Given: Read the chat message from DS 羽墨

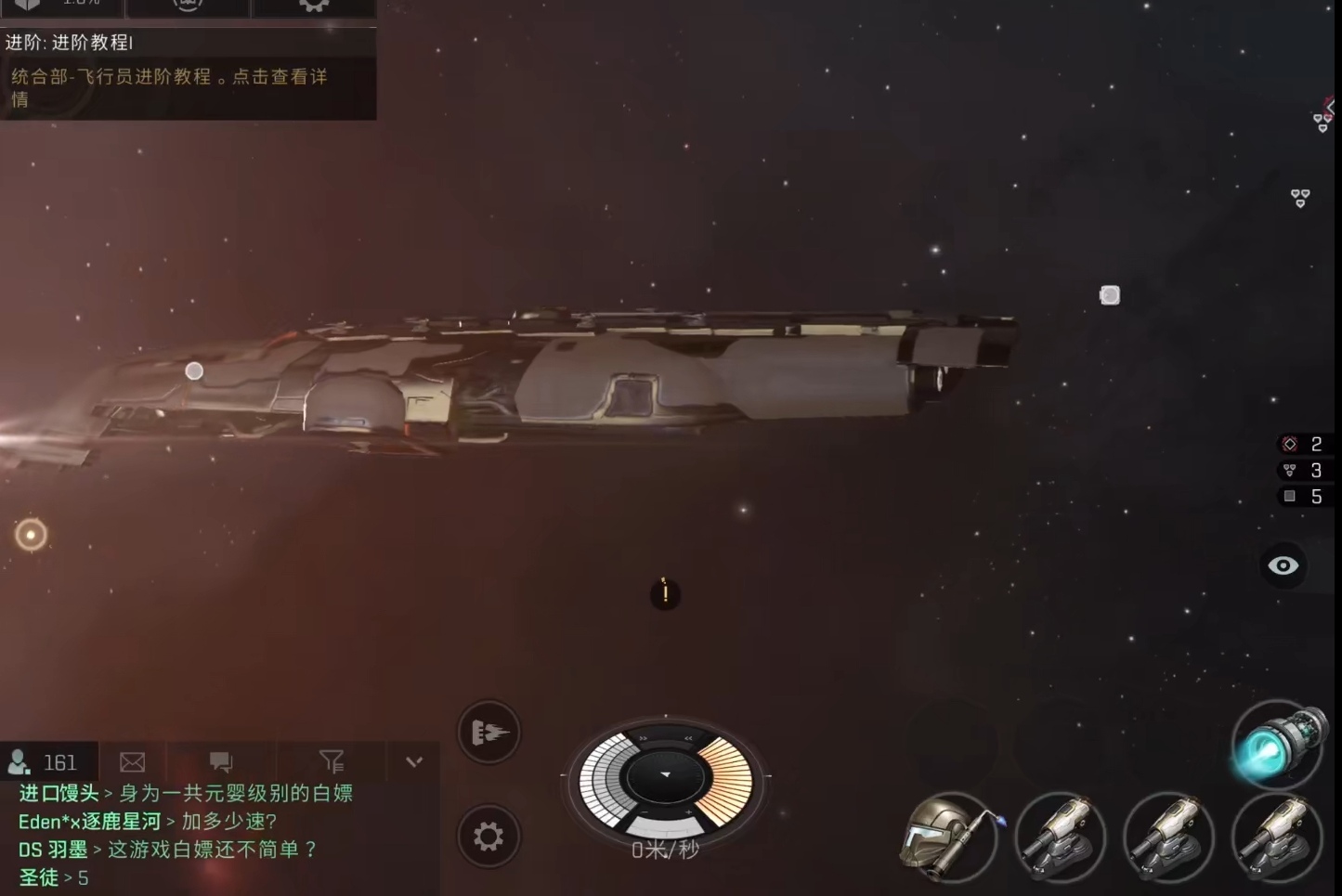Looking at the screenshot, I should tap(167, 850).
